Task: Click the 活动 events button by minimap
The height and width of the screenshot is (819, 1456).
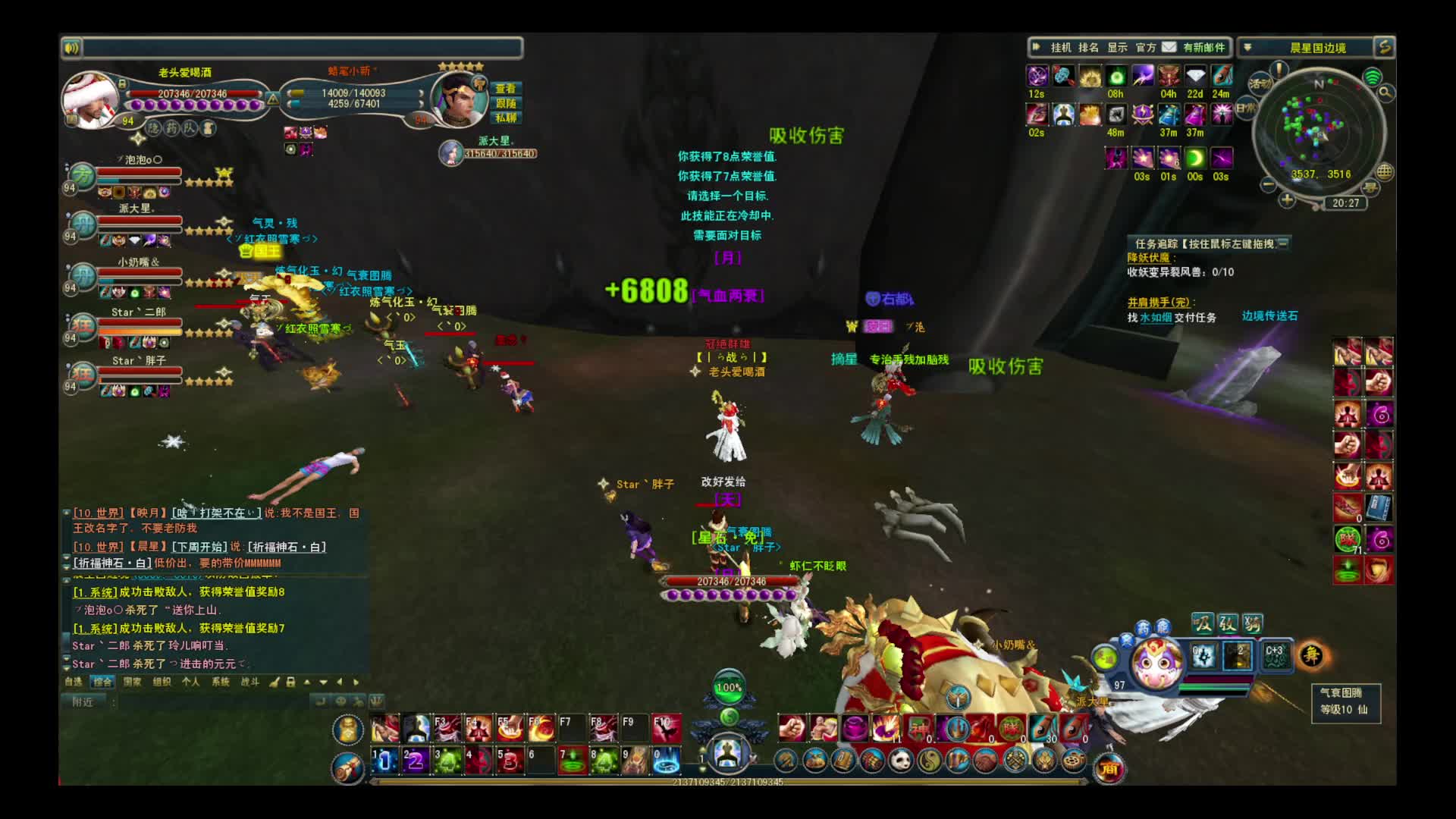Action: [x=1260, y=84]
